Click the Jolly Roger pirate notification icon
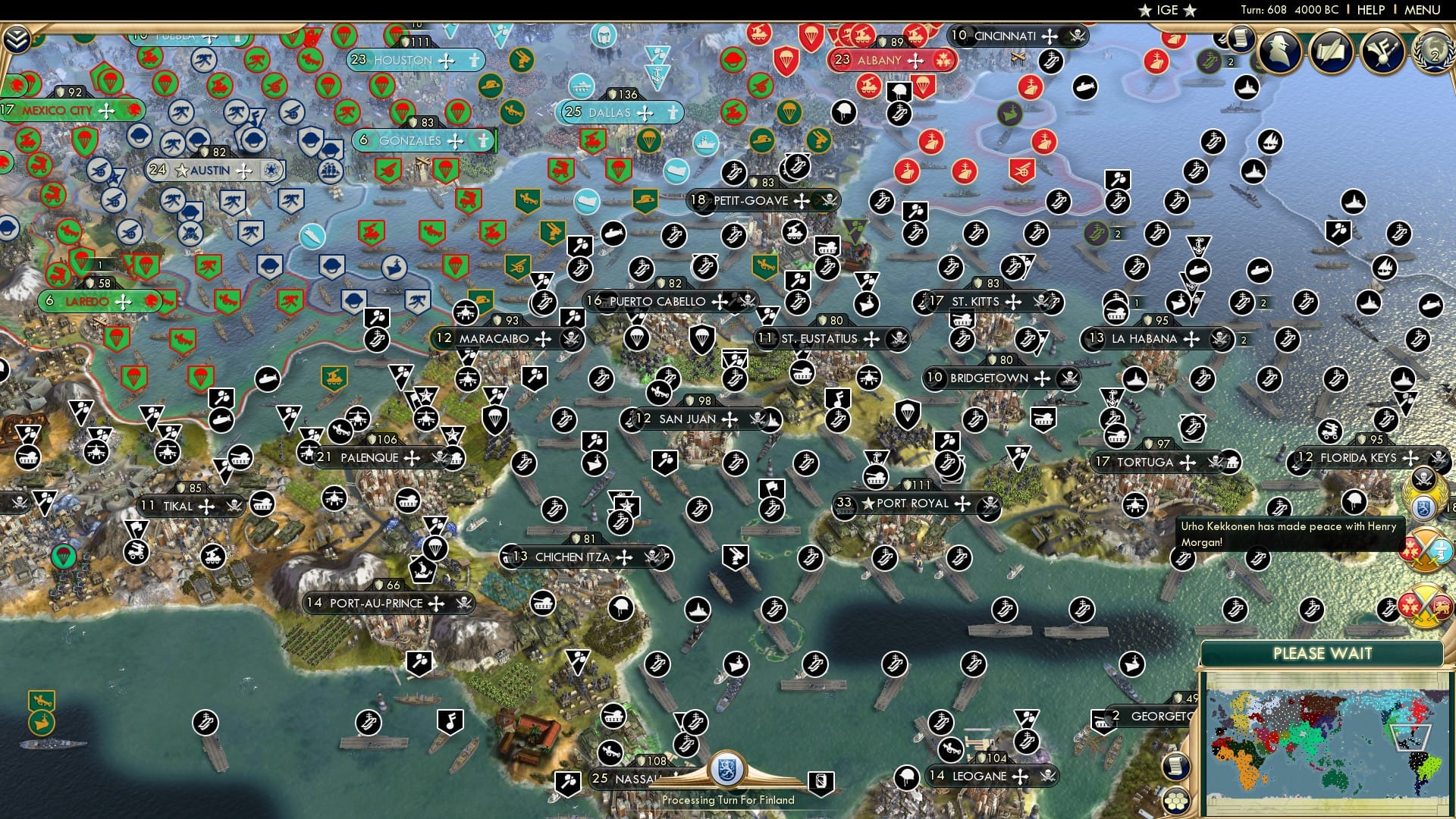The image size is (1456, 819). [x=1423, y=478]
